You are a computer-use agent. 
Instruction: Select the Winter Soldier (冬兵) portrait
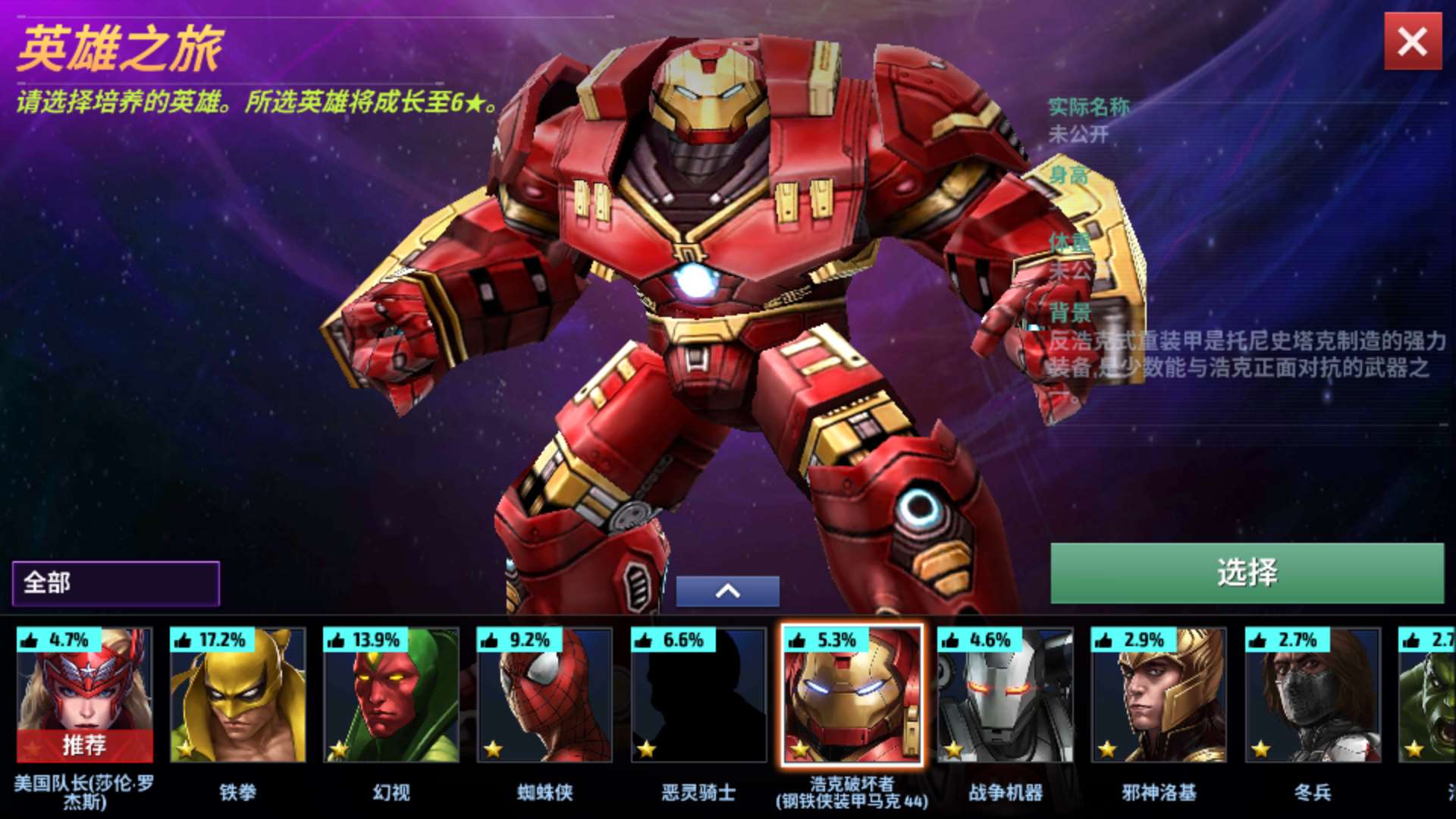click(x=1313, y=695)
